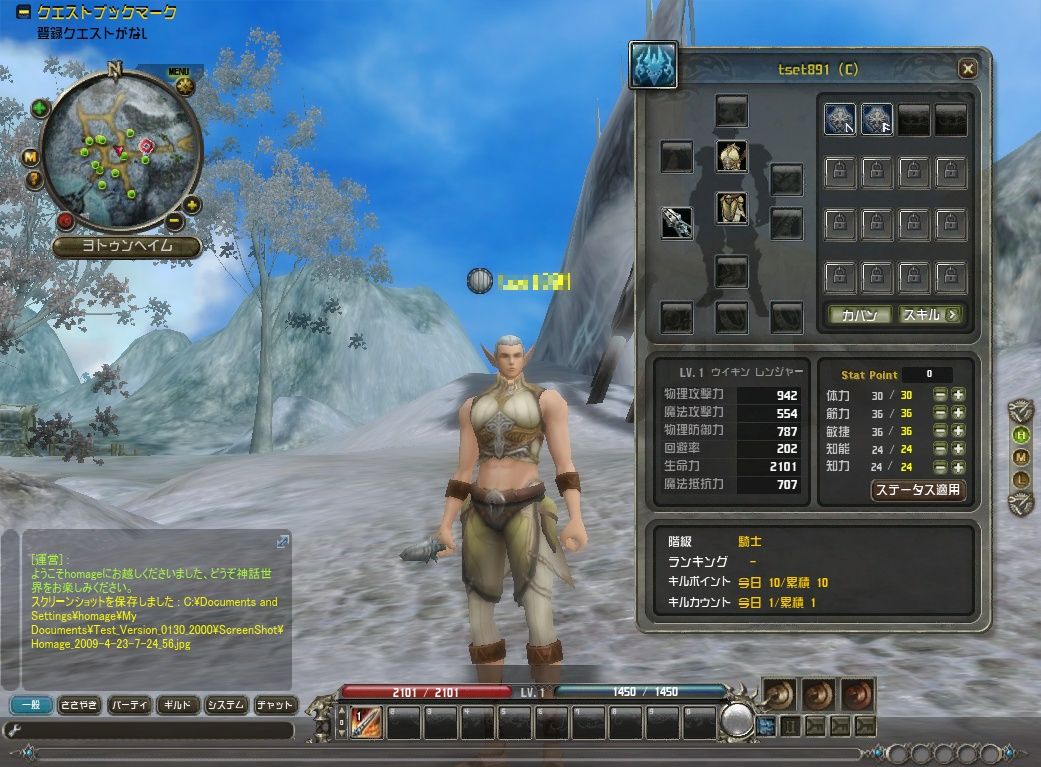Activate the sword skill in hotbar slot 1
The image size is (1041, 767).
coord(365,721)
